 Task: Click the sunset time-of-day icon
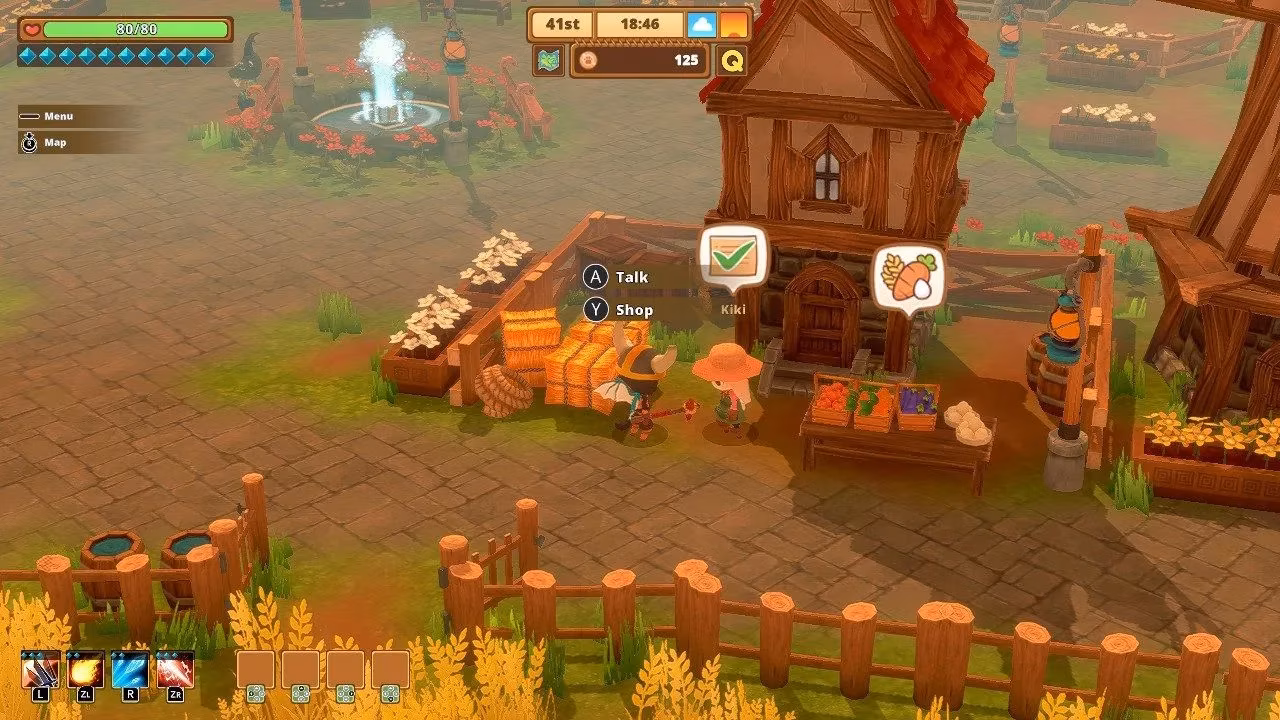[x=734, y=24]
